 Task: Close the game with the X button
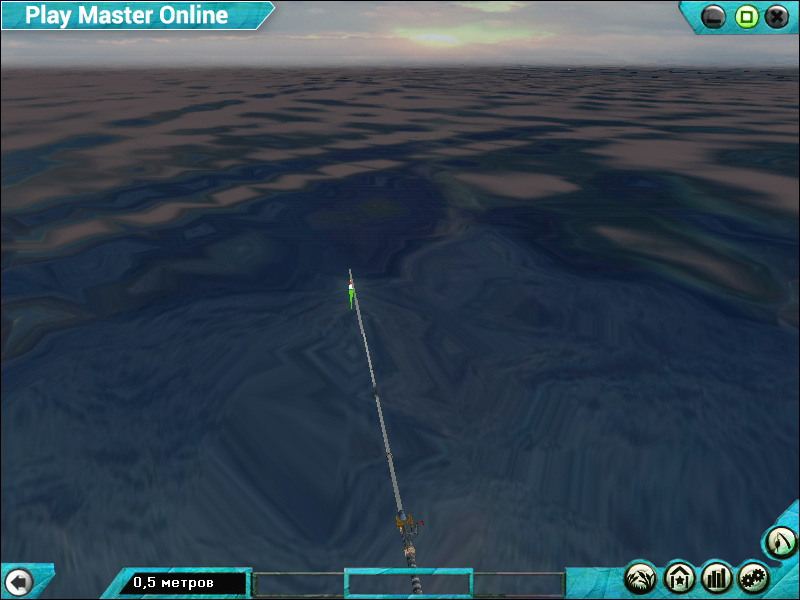(x=777, y=16)
